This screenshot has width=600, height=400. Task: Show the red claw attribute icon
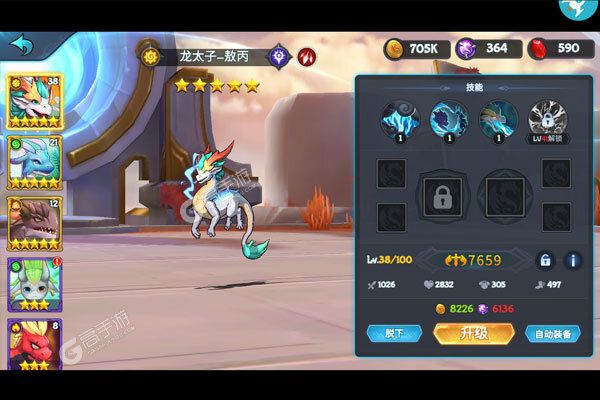tap(306, 56)
